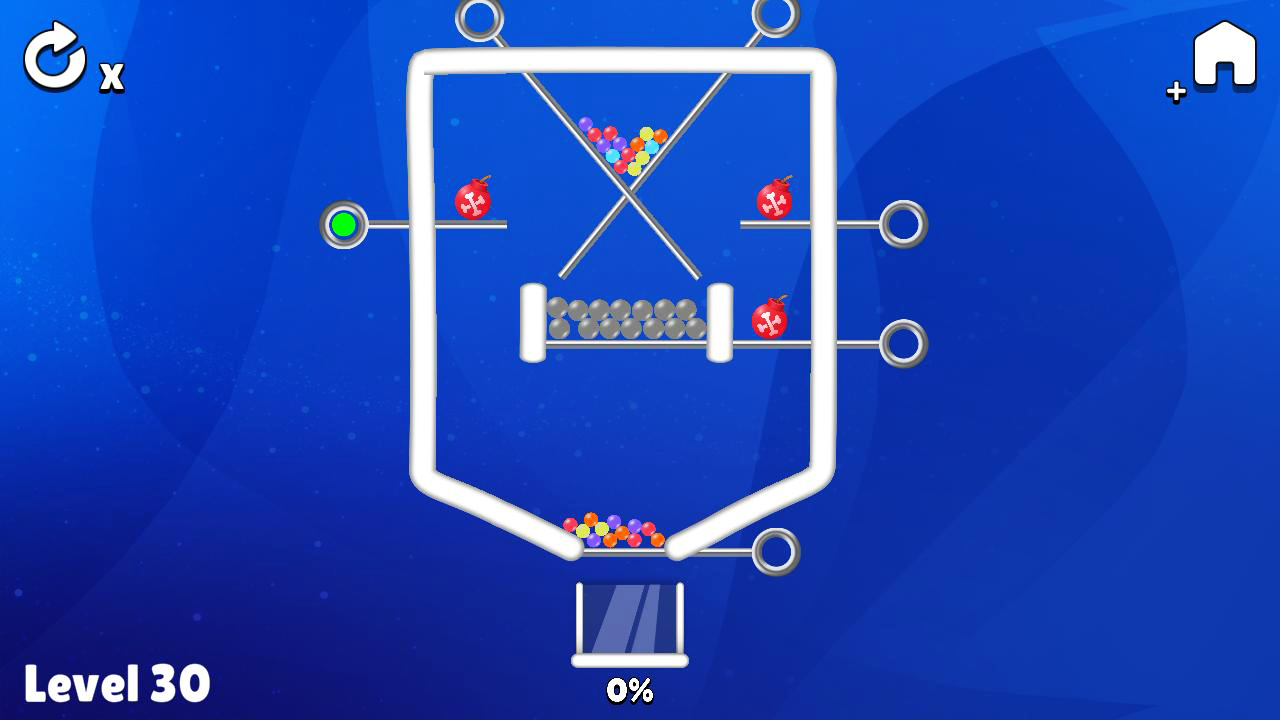Tap the x retry counter label
The image size is (1280, 720).
pyautogui.click(x=111, y=75)
